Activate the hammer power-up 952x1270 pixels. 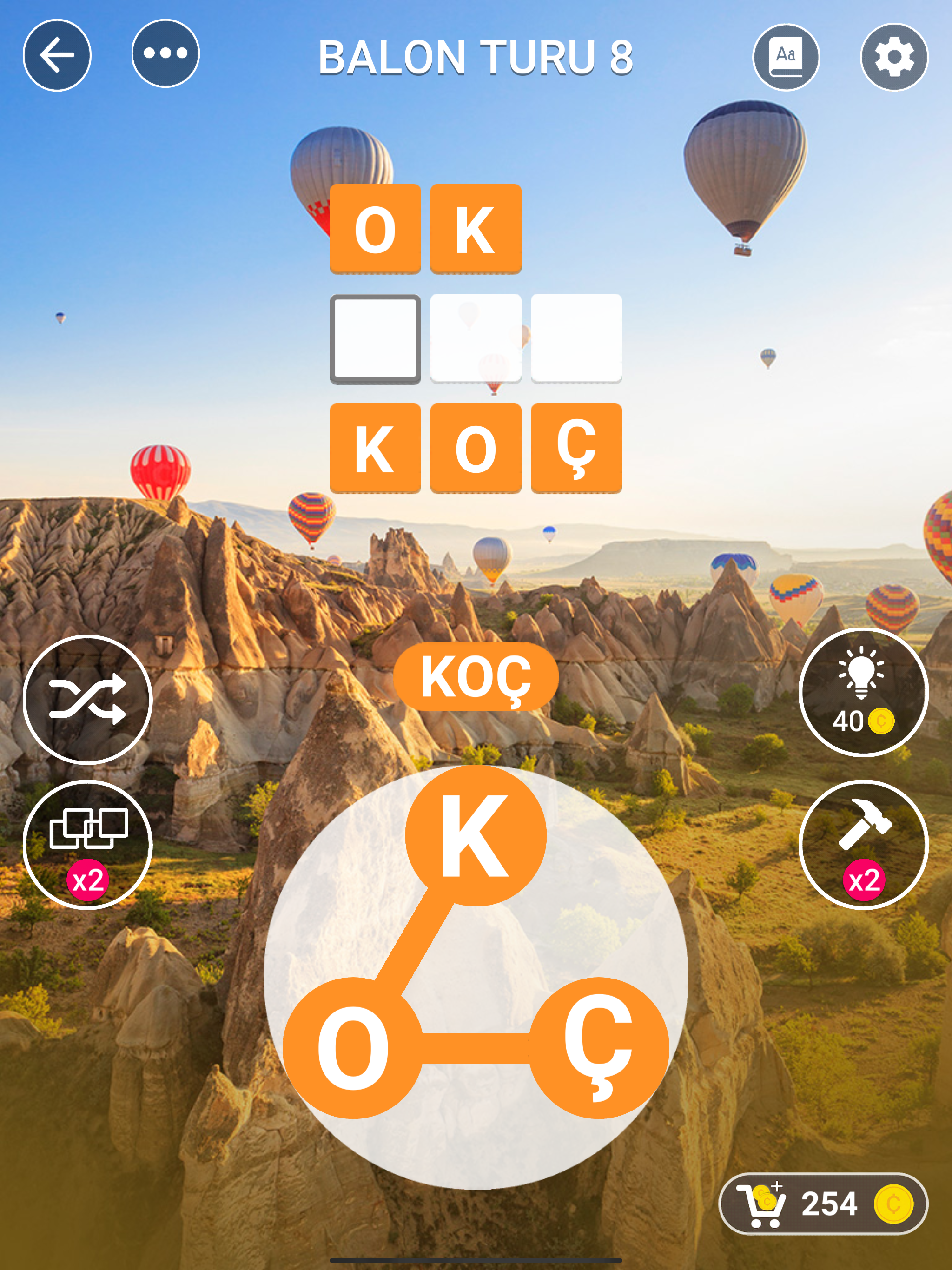(863, 844)
